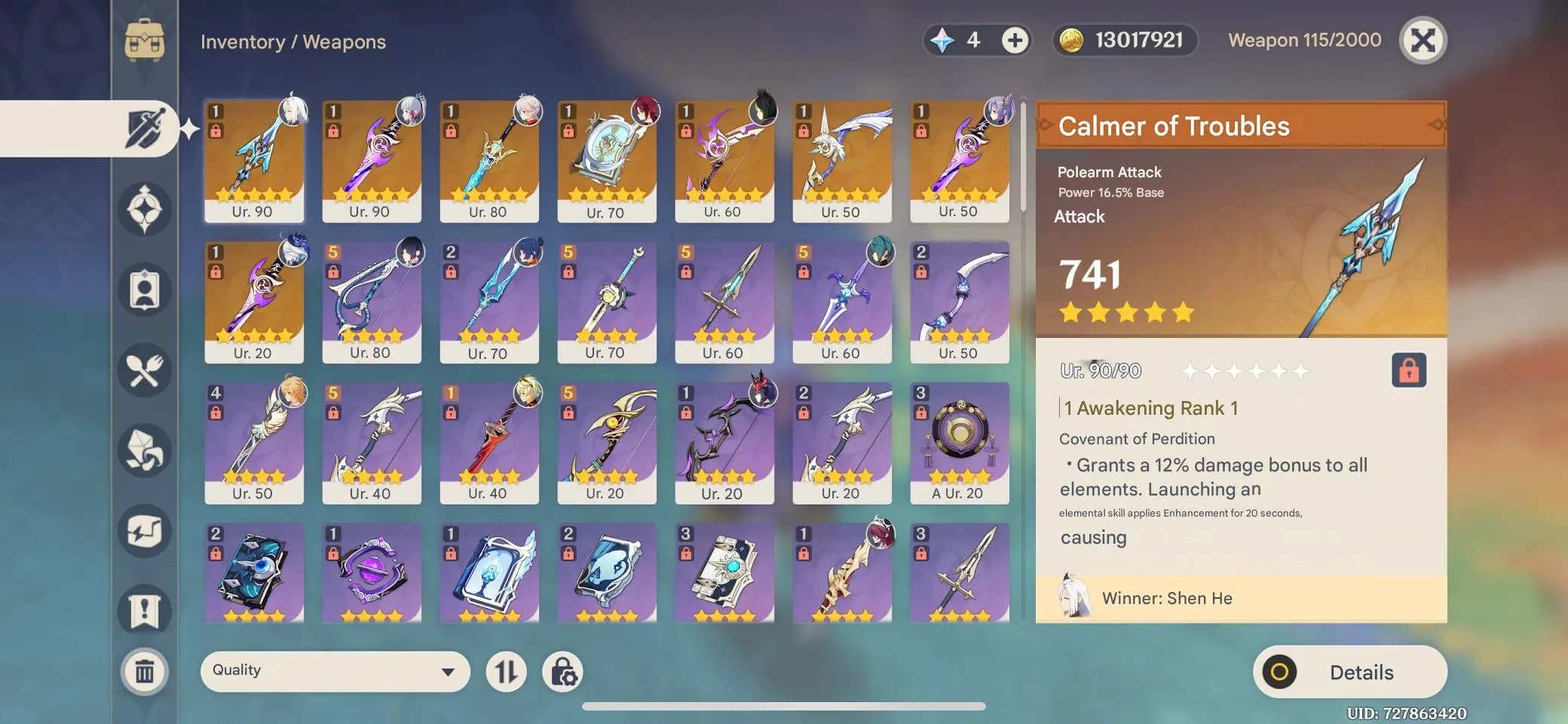Toggle the sort order arrows button
Viewport: 1568px width, 724px height.
[506, 672]
